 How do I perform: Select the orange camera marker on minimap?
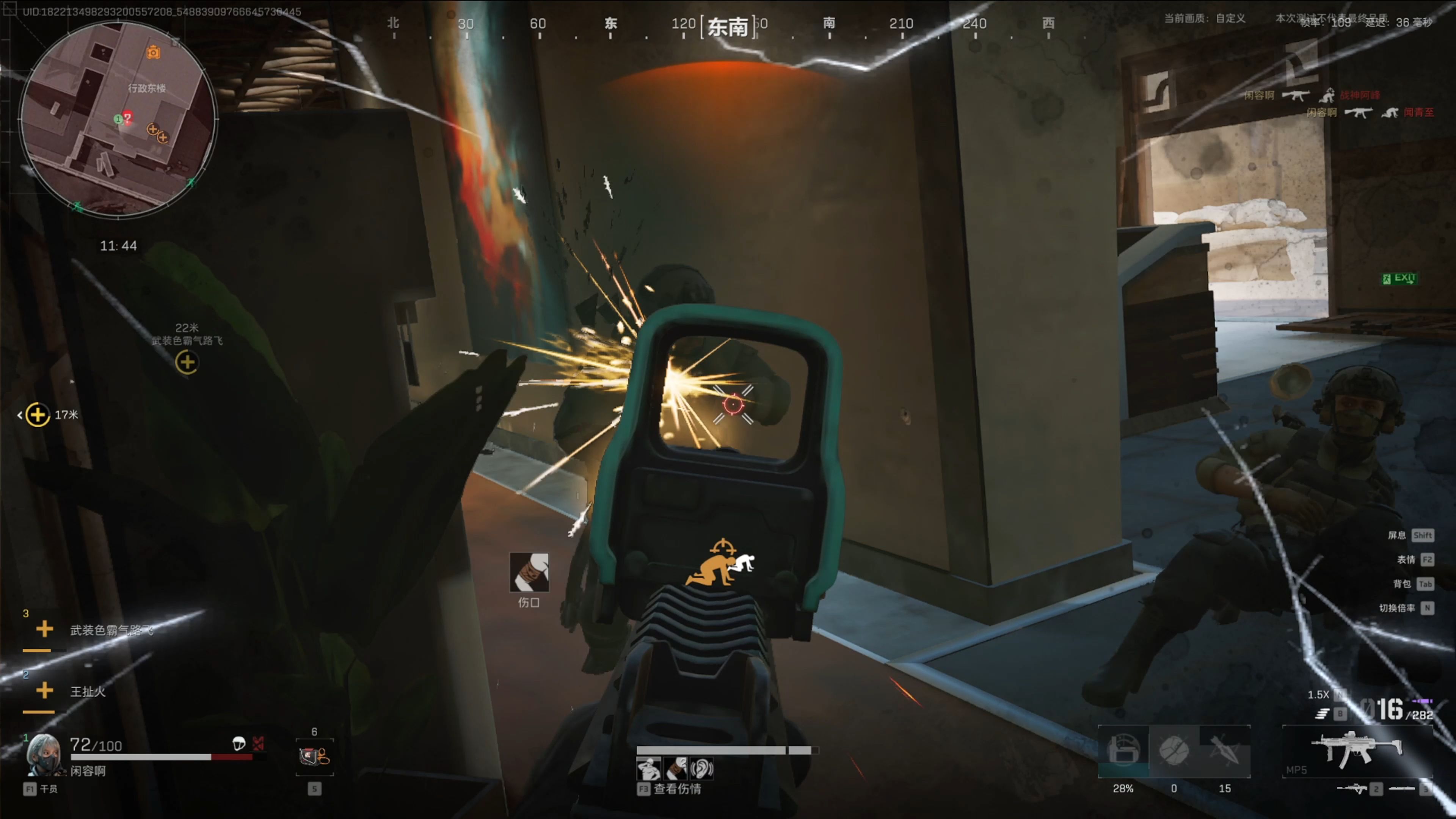pos(153,53)
